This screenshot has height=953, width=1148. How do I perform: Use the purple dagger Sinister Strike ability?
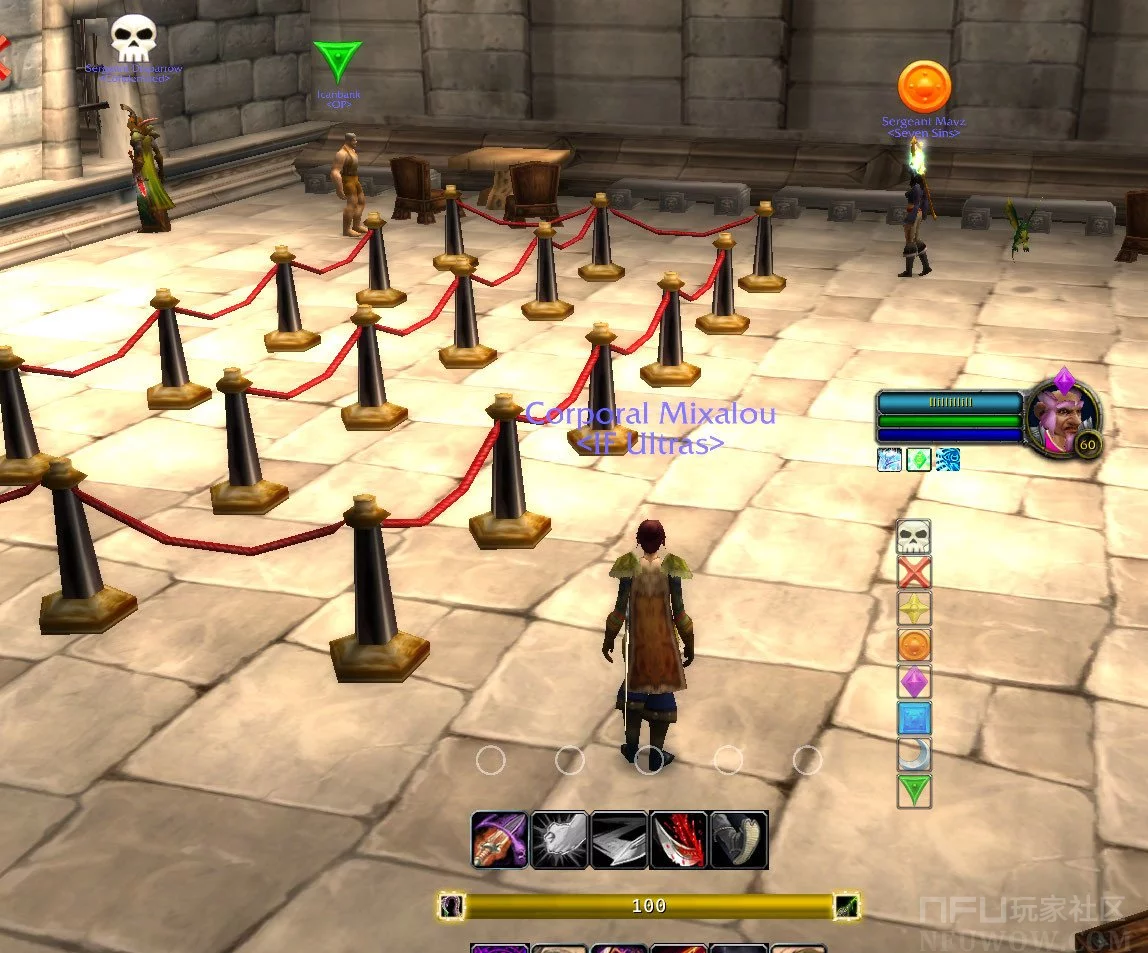coord(499,839)
